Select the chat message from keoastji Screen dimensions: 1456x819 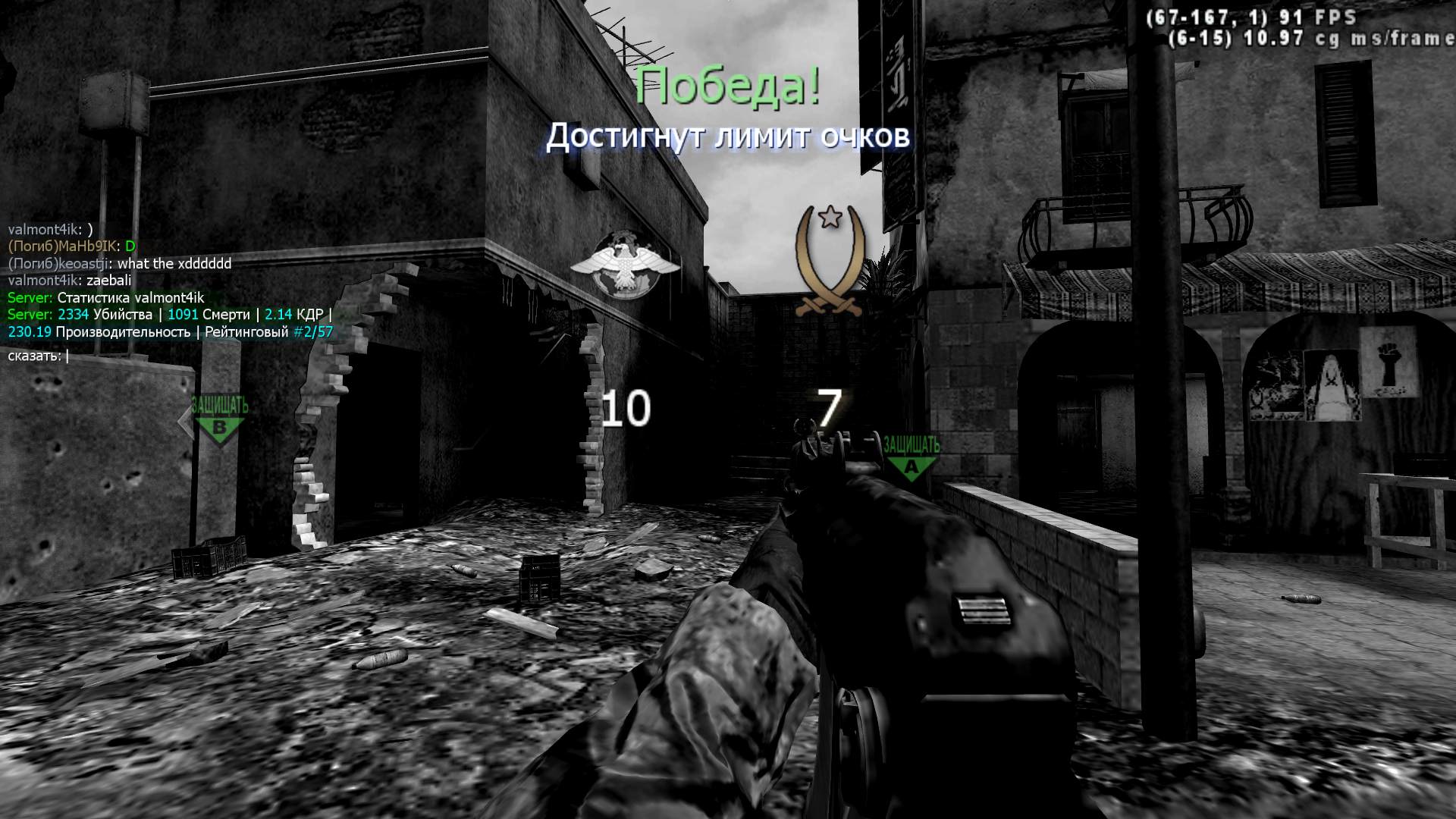click(118, 264)
